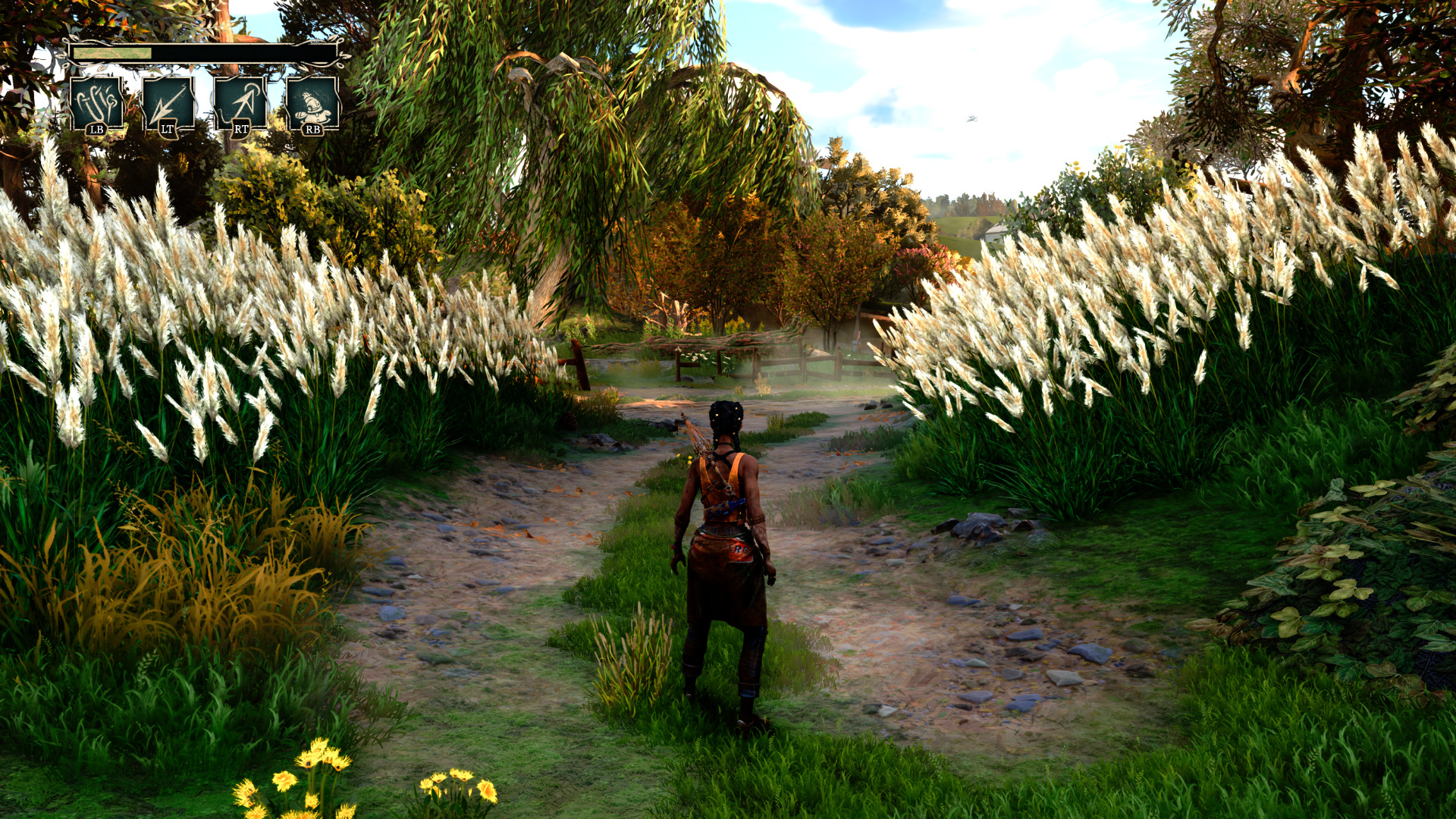Screen dimensions: 1456x819
Task: Use the upward arrow with crescent ability
Action: tap(240, 102)
